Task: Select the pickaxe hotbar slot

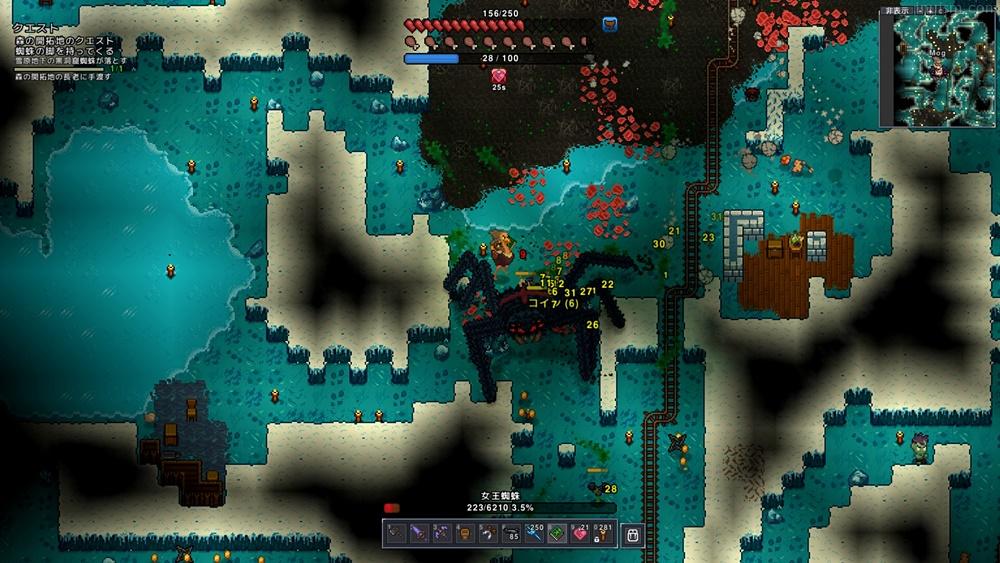Action: tap(488, 535)
